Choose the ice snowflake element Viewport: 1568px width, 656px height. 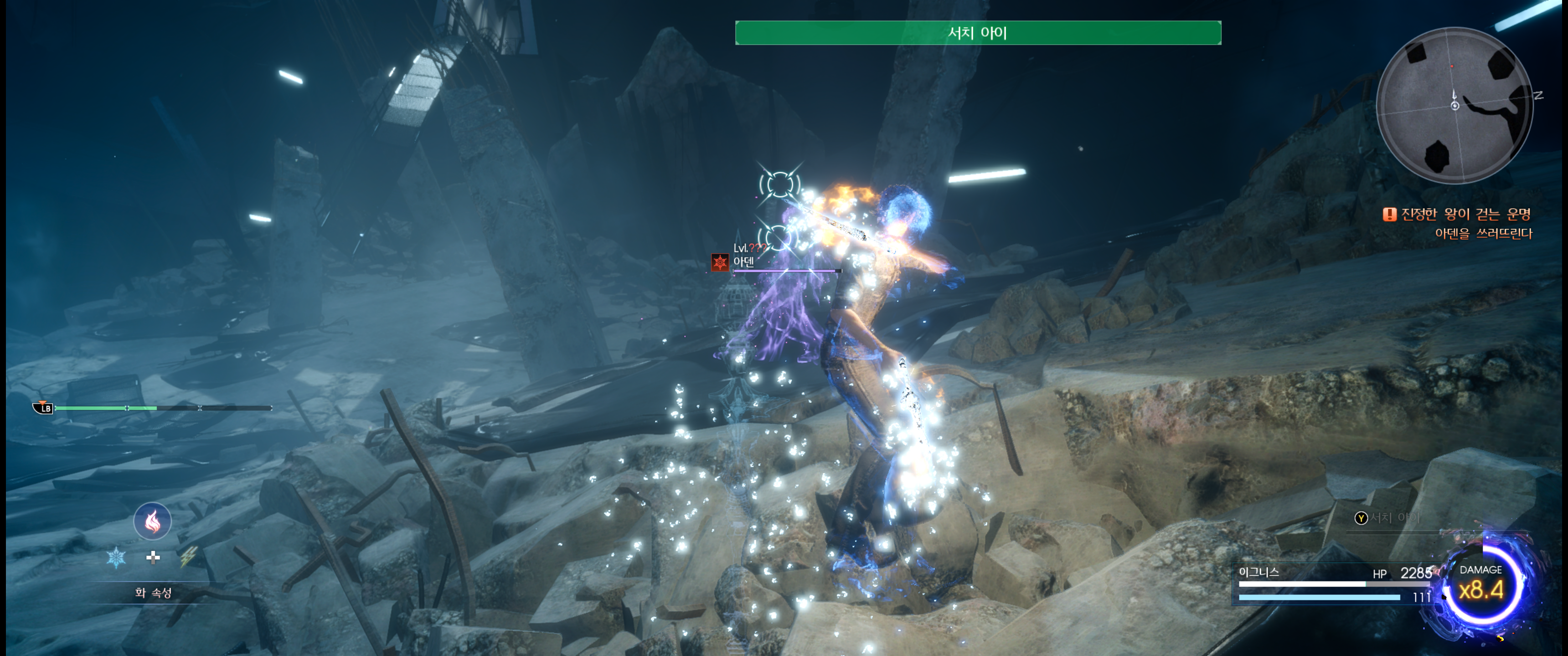pos(116,557)
